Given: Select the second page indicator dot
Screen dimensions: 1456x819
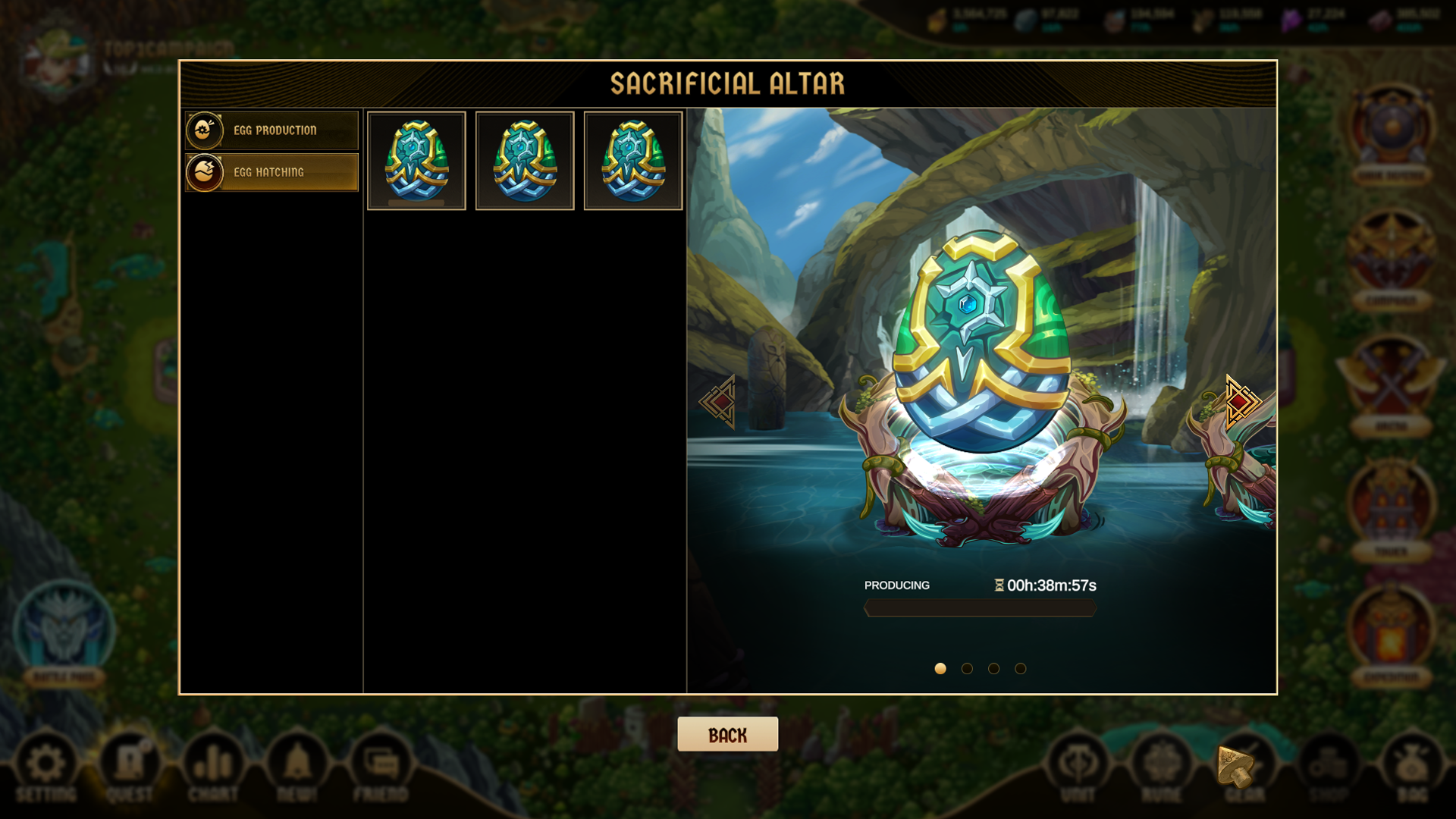Looking at the screenshot, I should click(x=968, y=669).
